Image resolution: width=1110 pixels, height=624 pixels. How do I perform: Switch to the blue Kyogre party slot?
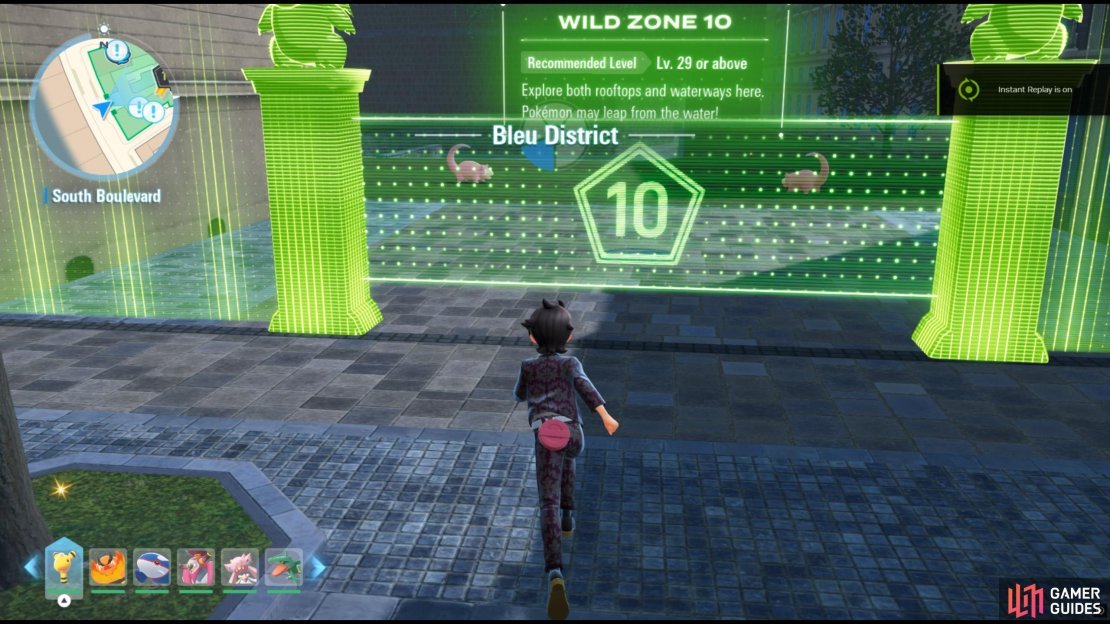151,568
